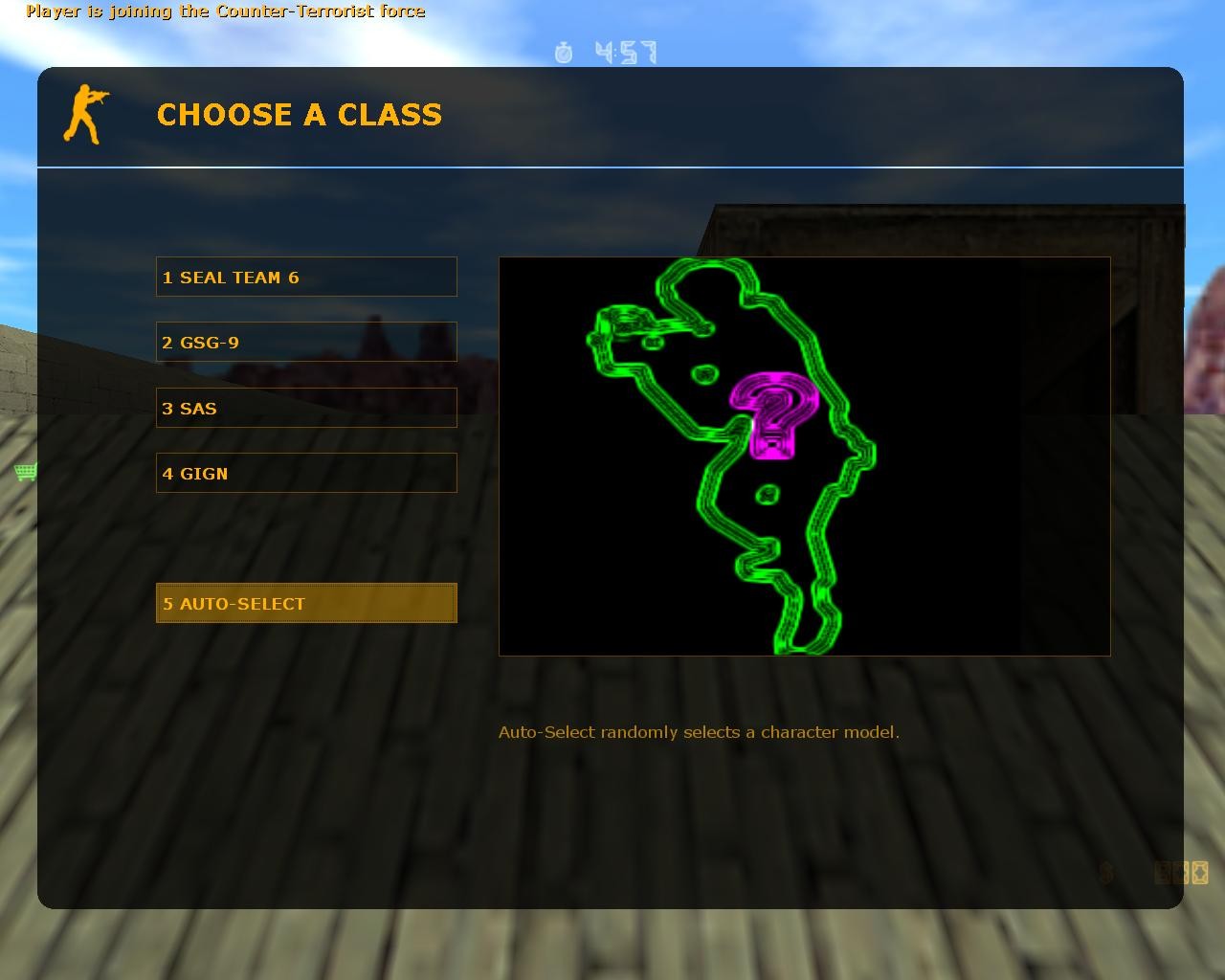Pick AUTO-SELECT to randomize your character
Screen dimensions: 1225x980
coord(306,603)
